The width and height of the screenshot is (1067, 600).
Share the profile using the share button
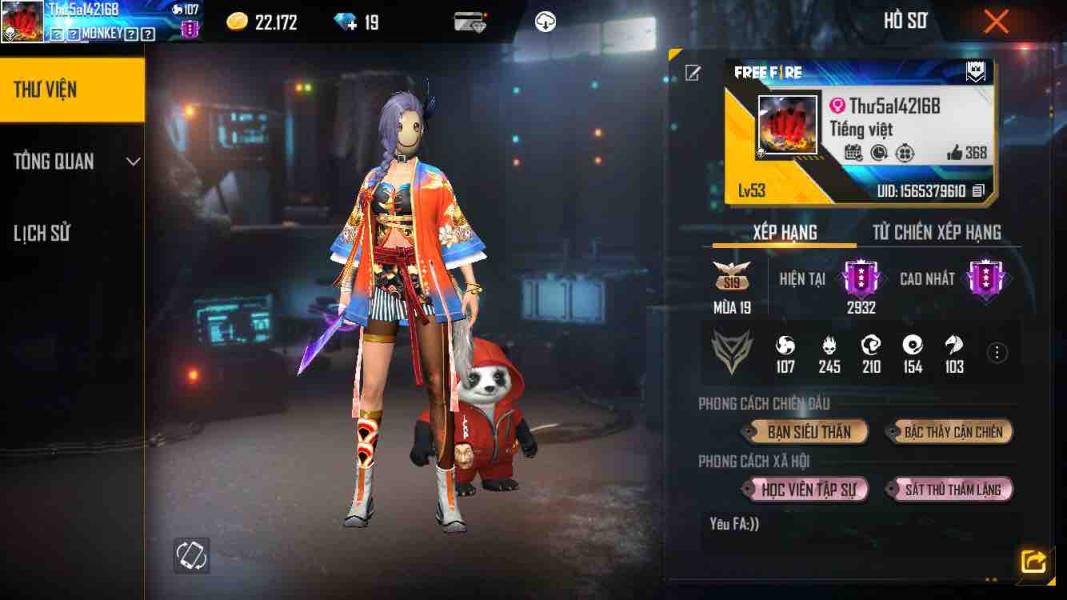click(x=1033, y=562)
